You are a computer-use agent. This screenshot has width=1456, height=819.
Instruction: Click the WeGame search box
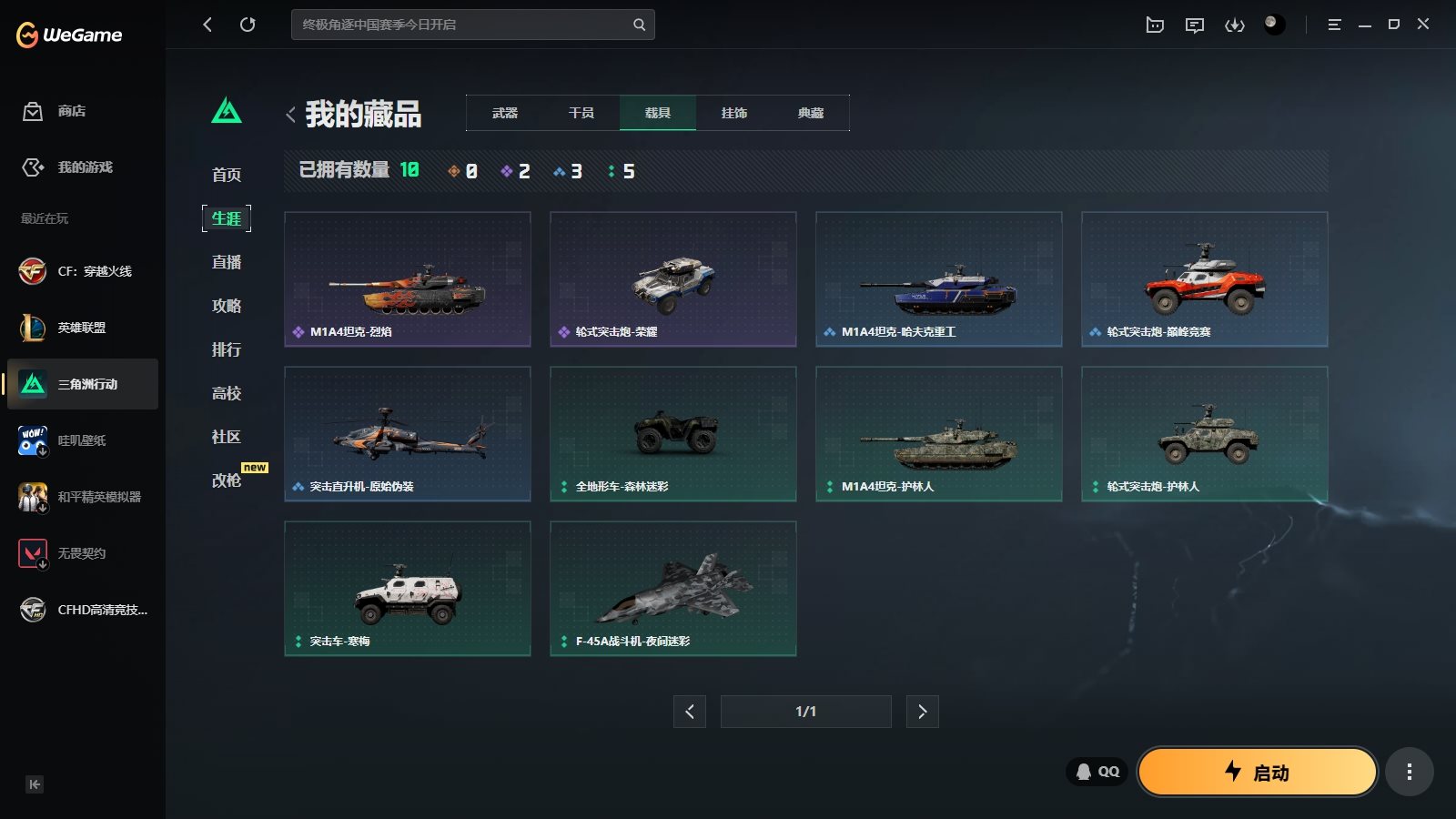[x=464, y=25]
